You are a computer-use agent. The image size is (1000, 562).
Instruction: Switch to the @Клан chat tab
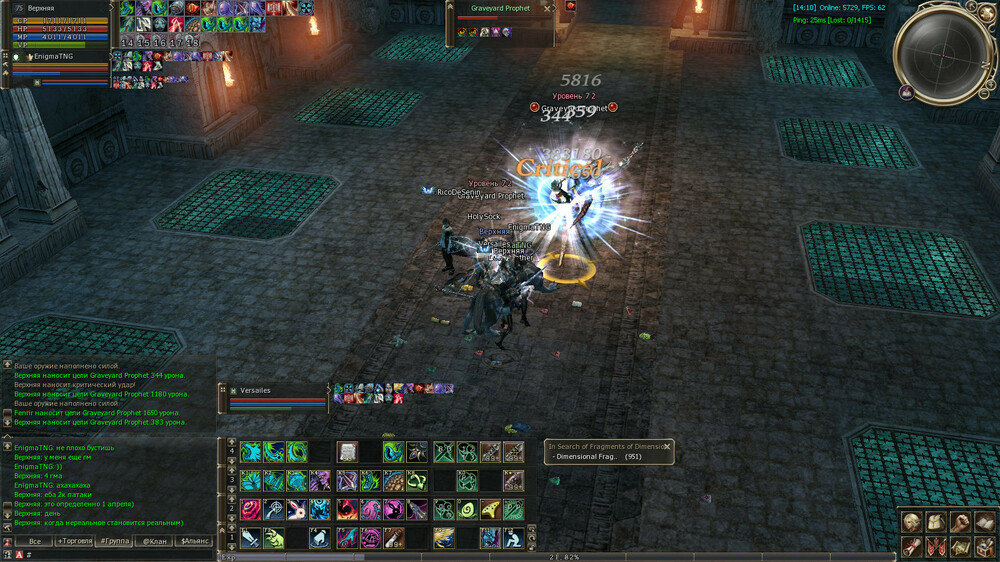[x=154, y=541]
